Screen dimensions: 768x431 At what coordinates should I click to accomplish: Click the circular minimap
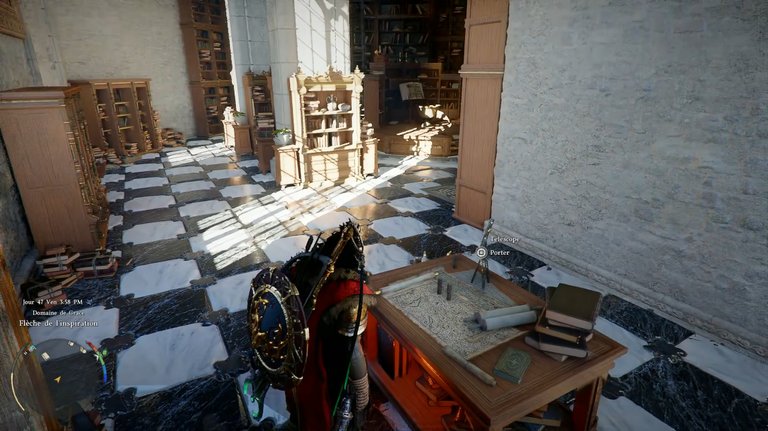(x=56, y=378)
